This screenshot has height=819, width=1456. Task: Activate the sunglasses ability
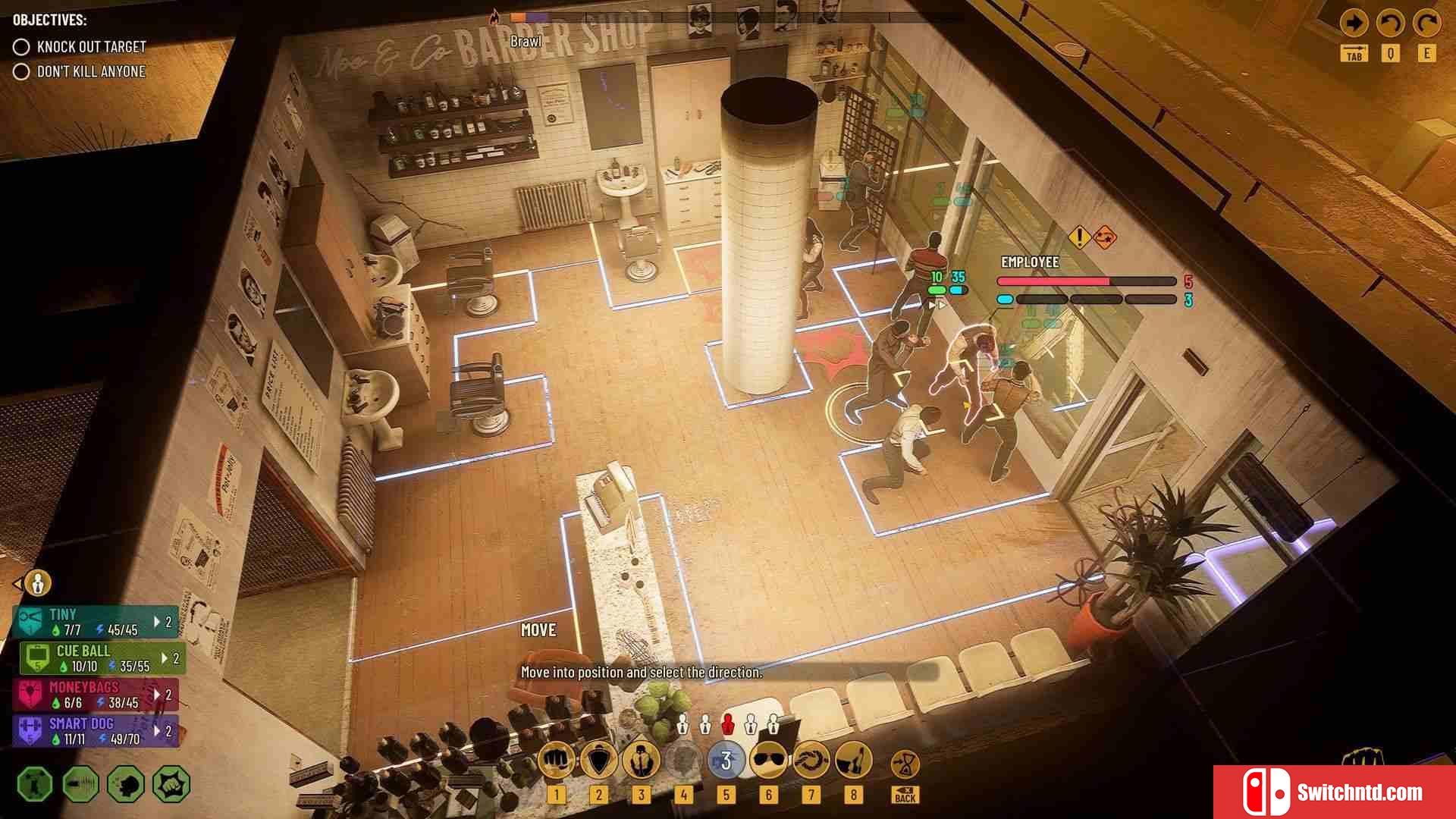(768, 760)
